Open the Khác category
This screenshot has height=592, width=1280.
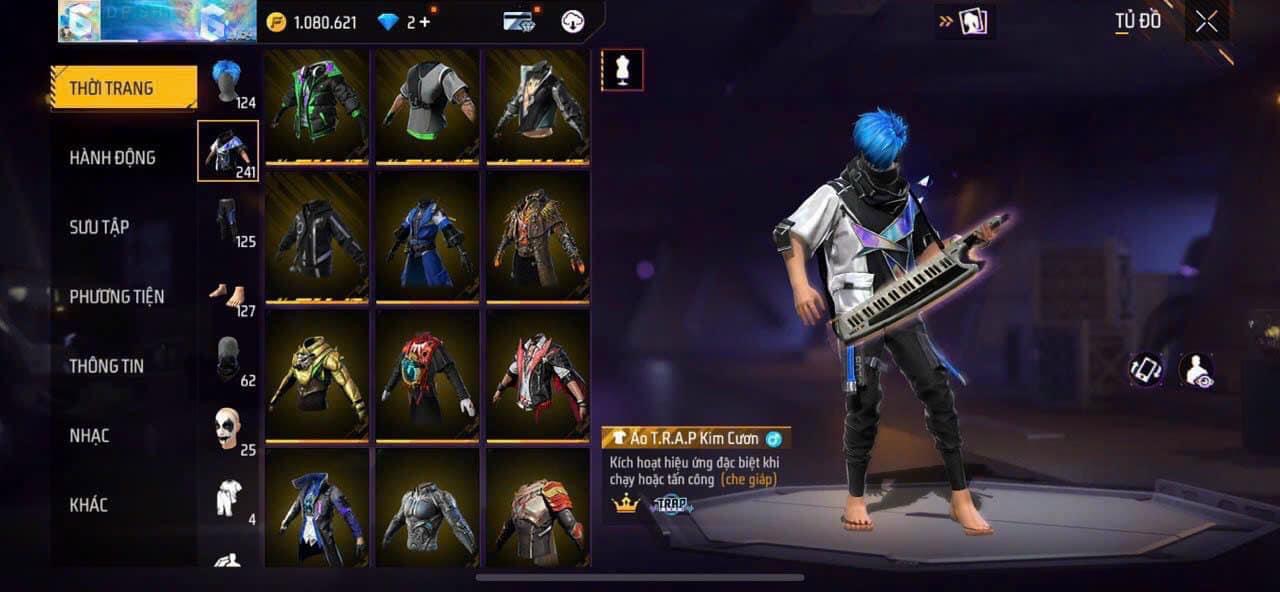[88, 504]
